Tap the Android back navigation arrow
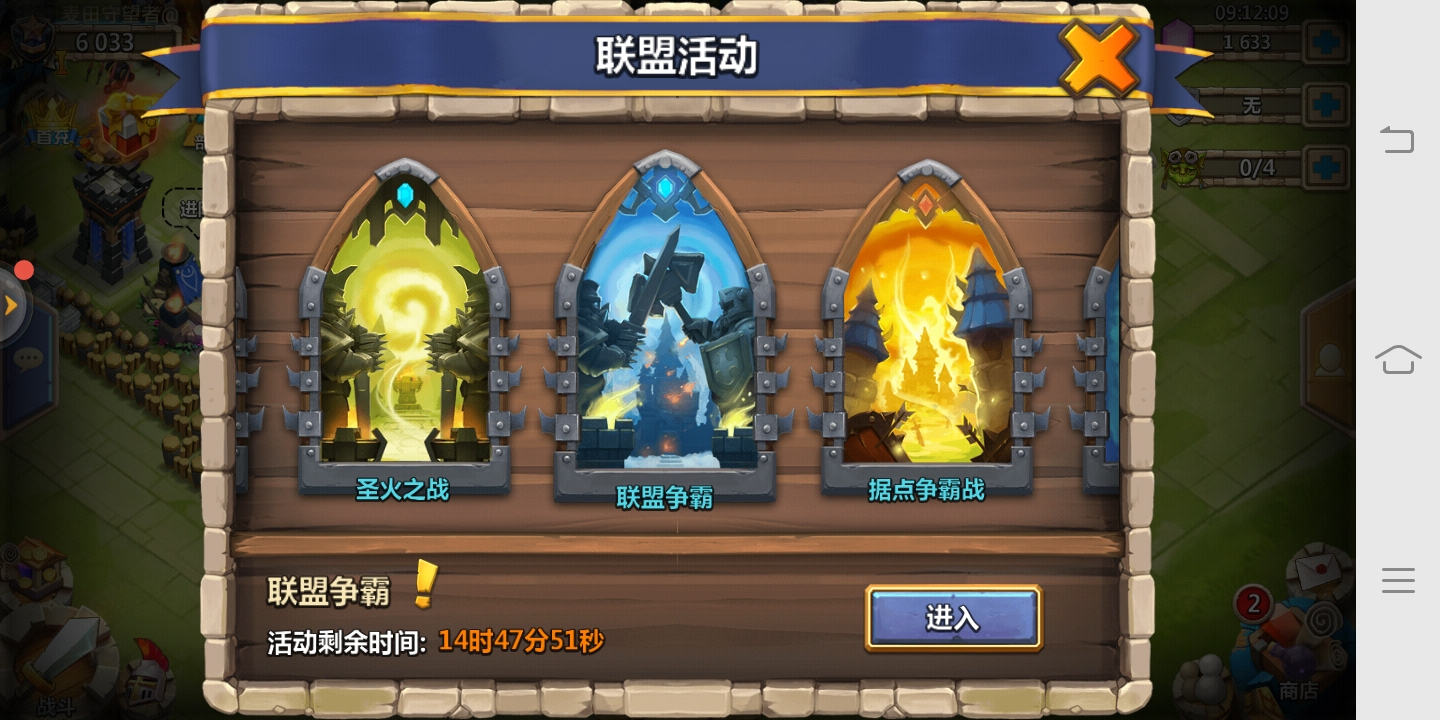Viewport: 1440px width, 720px height. click(1398, 140)
